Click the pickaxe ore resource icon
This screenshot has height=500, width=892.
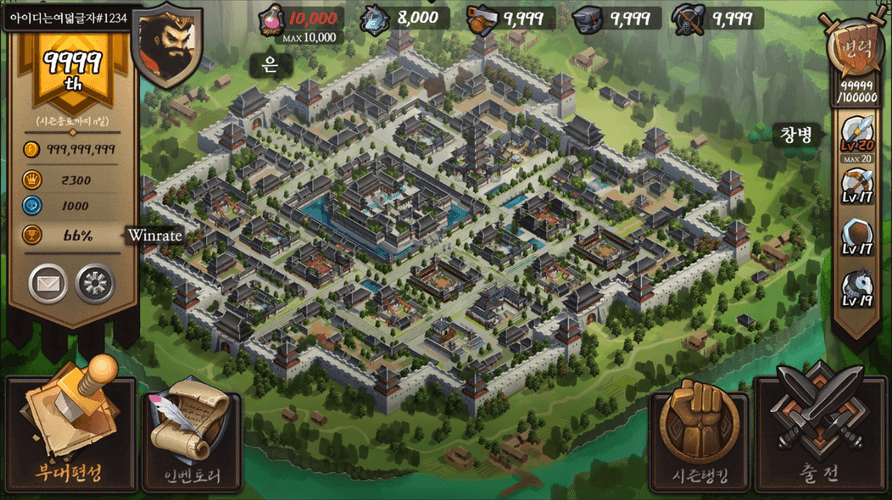click(x=688, y=18)
